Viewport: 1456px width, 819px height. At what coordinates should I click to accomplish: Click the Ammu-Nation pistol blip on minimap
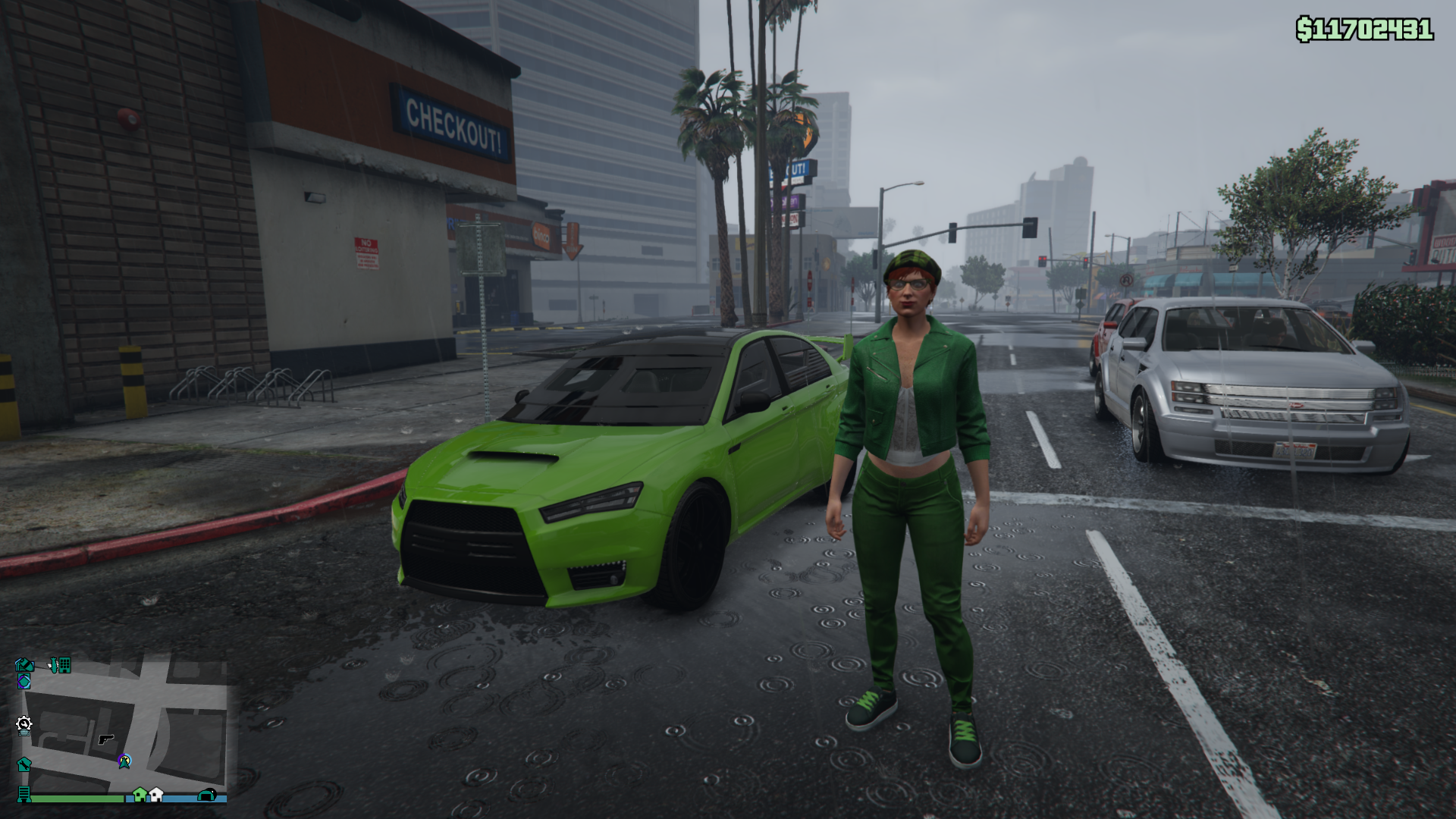click(106, 739)
